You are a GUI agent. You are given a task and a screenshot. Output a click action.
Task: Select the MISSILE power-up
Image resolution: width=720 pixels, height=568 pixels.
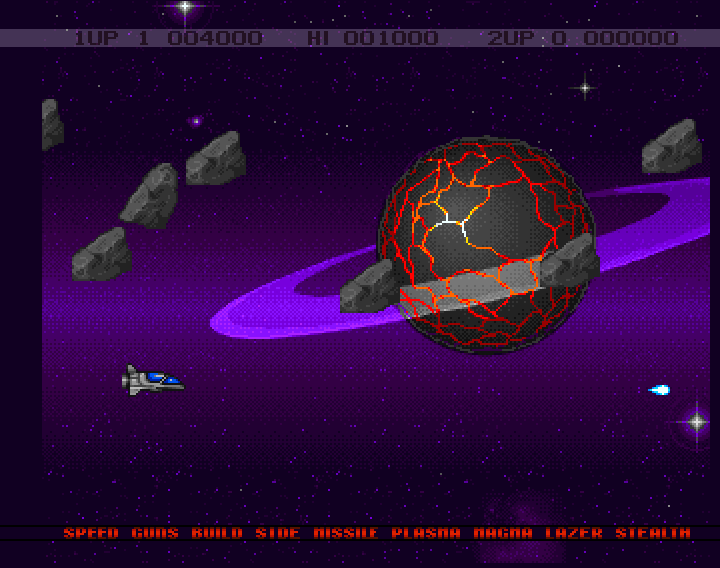346,534
